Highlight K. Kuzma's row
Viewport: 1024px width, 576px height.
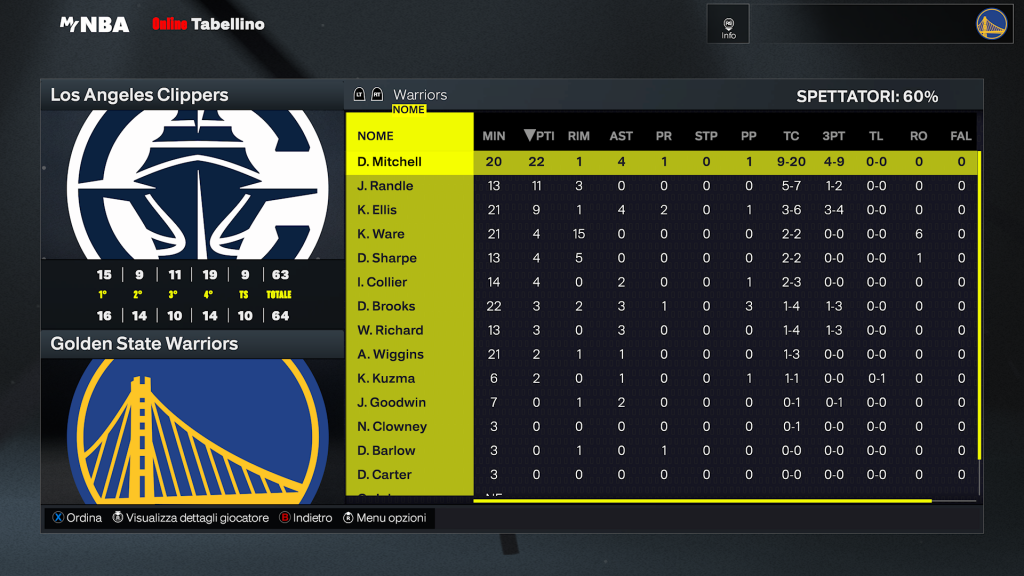pos(386,378)
